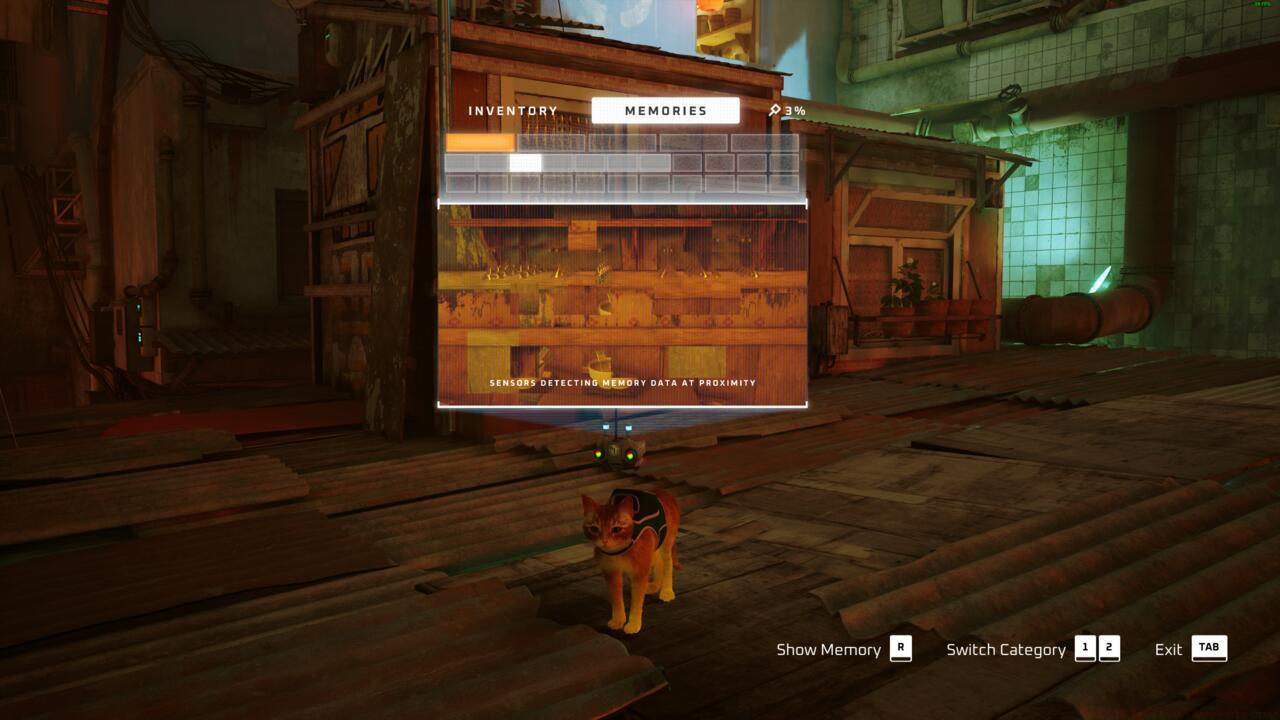The image size is (1280, 720).
Task: Select the Memories tab
Action: (x=665, y=111)
